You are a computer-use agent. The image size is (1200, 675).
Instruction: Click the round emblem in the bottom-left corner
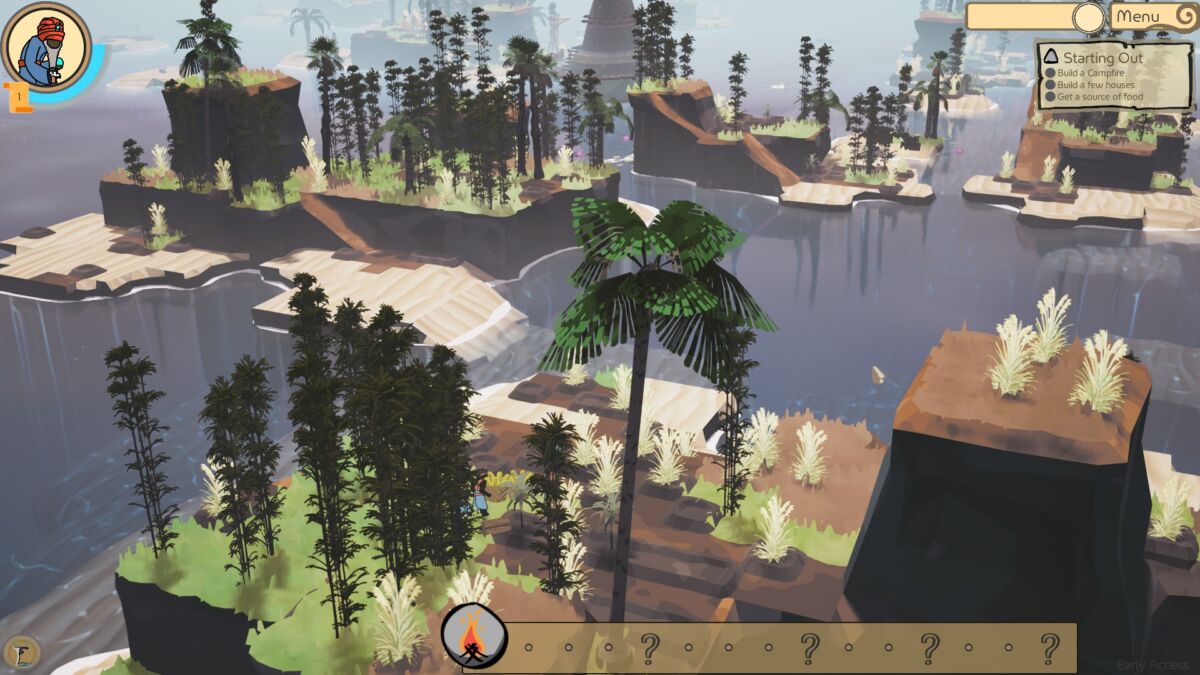(x=21, y=653)
